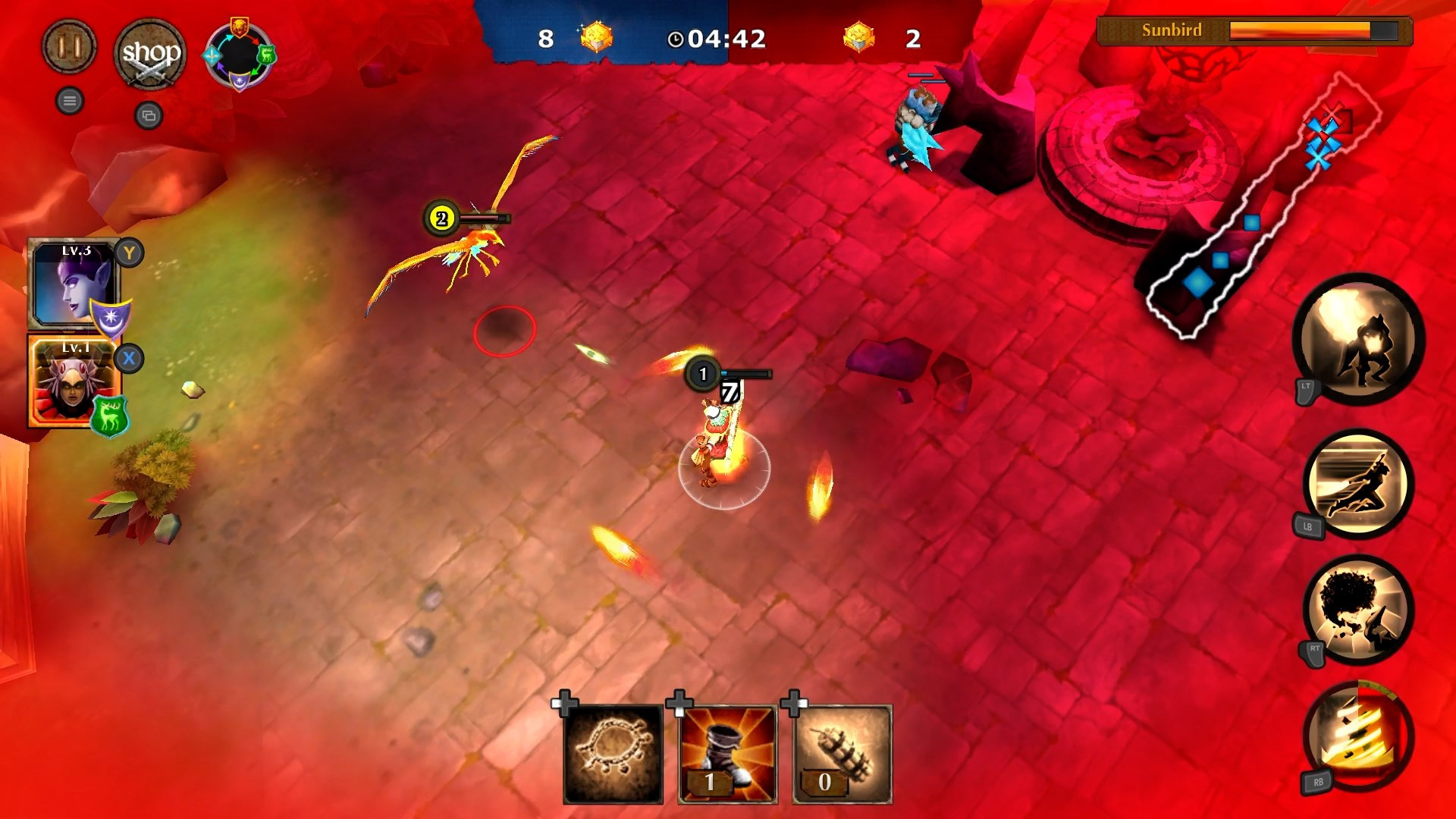Screen dimensions: 1456x819
Task: Upgrade the gauntlet item with plus
Action: point(793,703)
